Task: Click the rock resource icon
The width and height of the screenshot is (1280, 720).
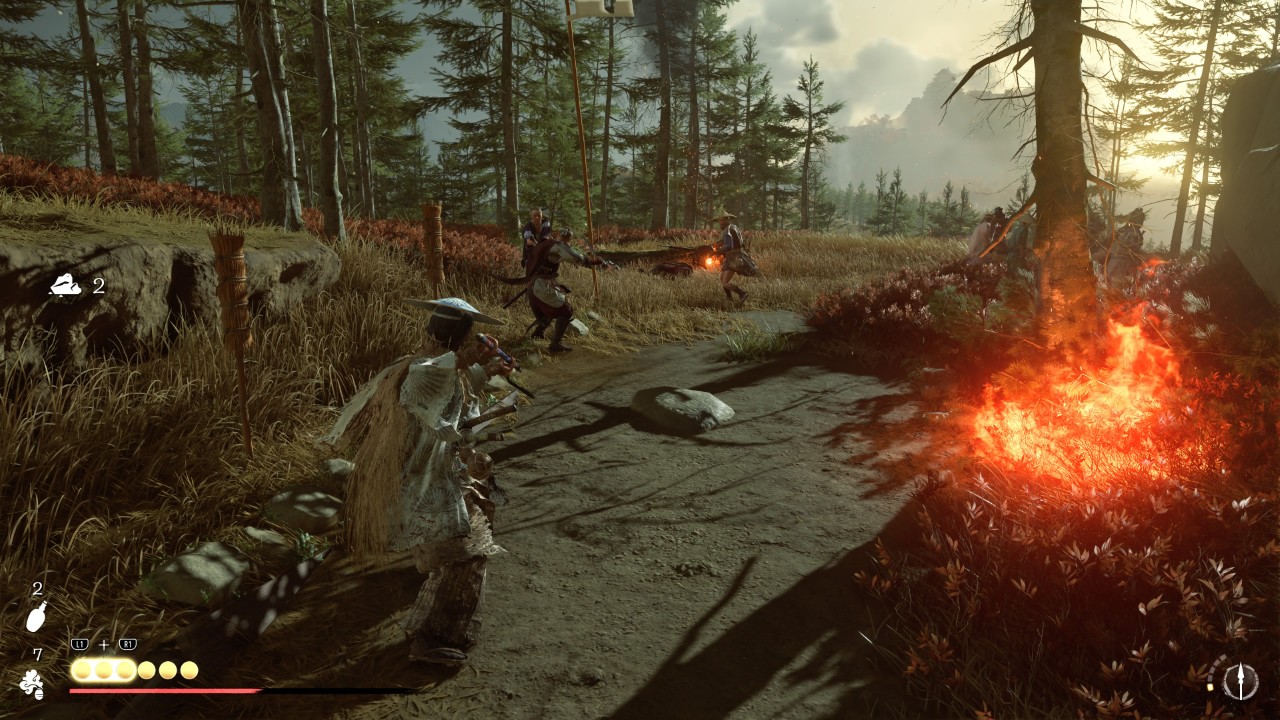Action: pos(67,286)
